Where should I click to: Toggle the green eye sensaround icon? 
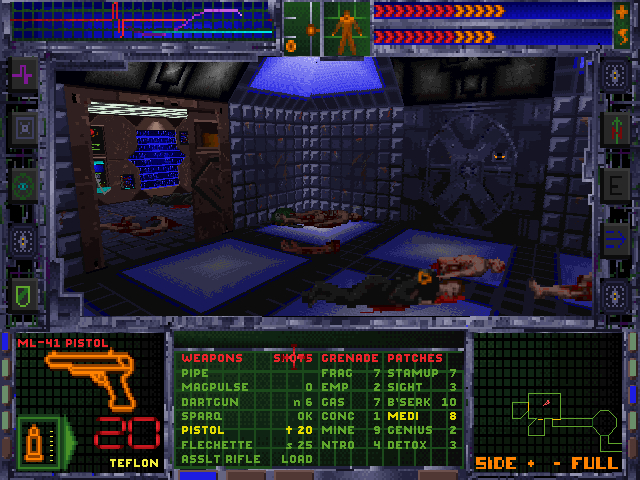point(24,184)
